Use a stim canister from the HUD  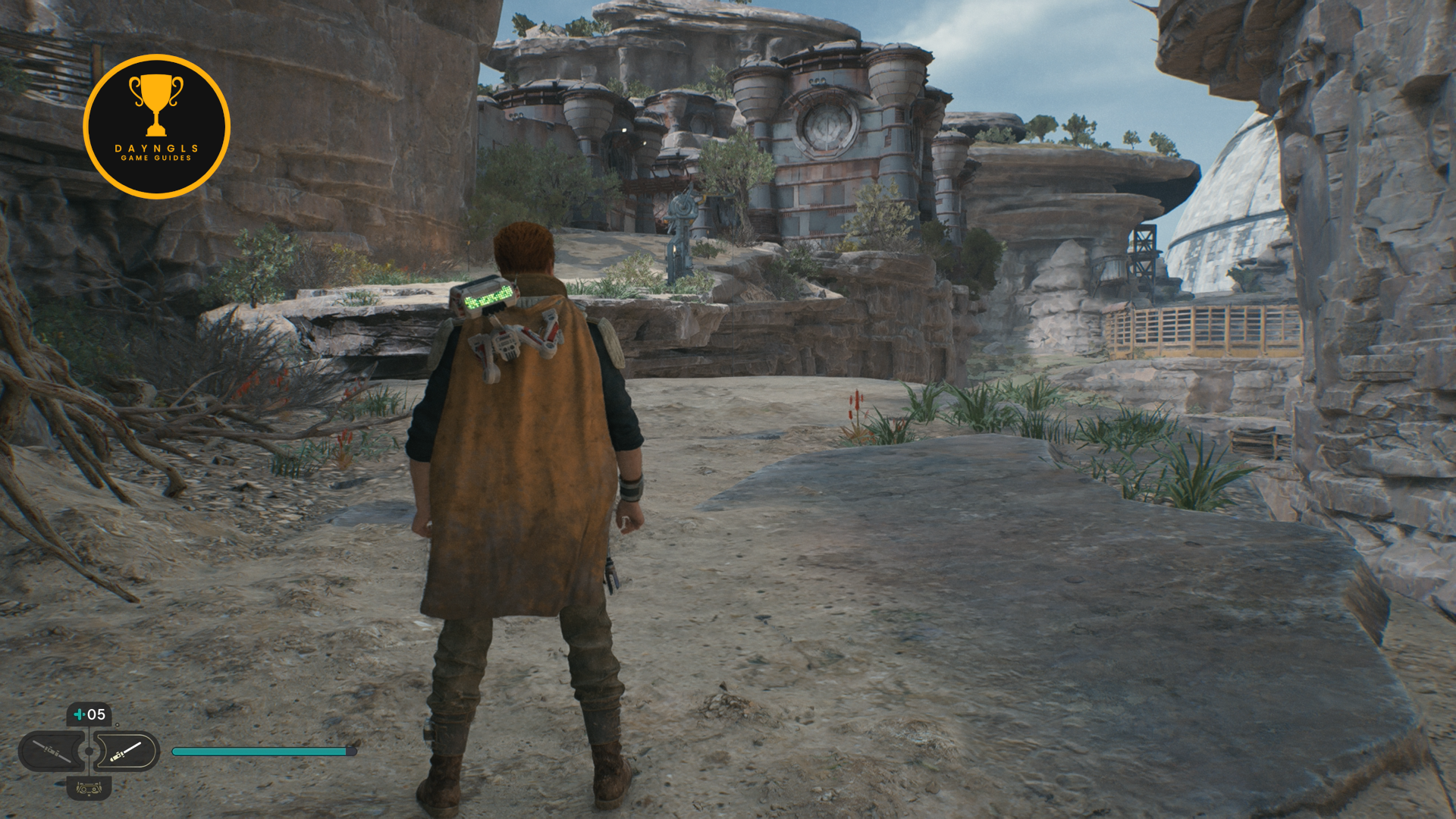pyautogui.click(x=89, y=714)
